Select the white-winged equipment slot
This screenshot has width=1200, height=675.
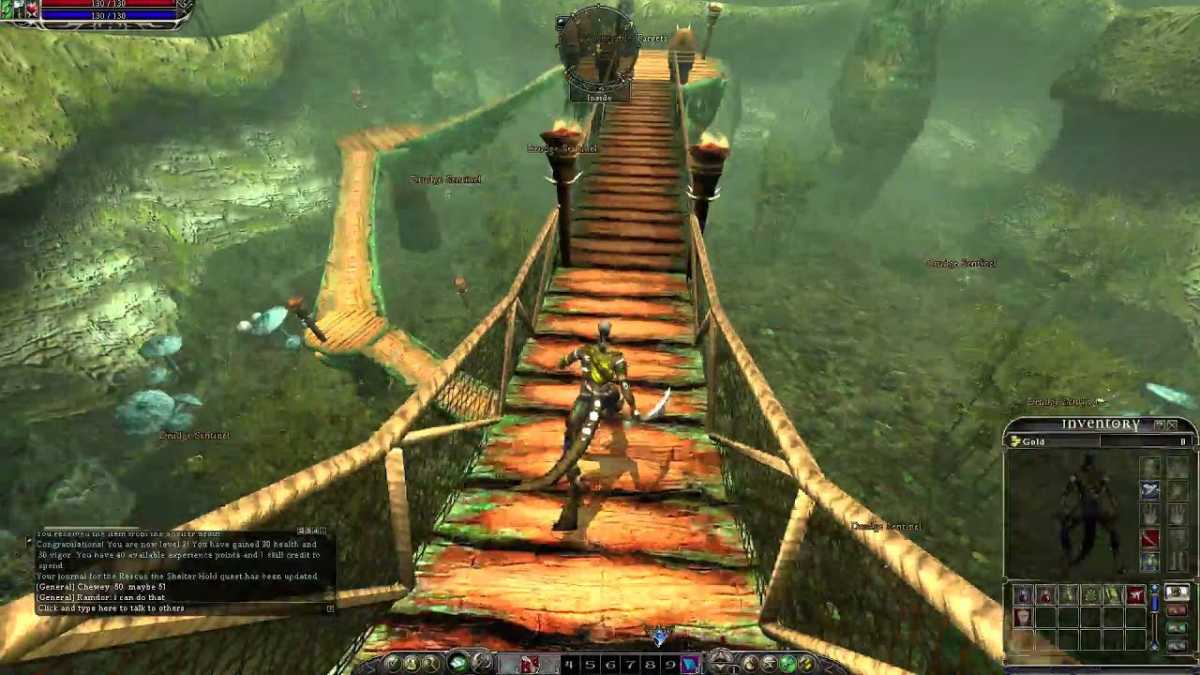click(1151, 491)
